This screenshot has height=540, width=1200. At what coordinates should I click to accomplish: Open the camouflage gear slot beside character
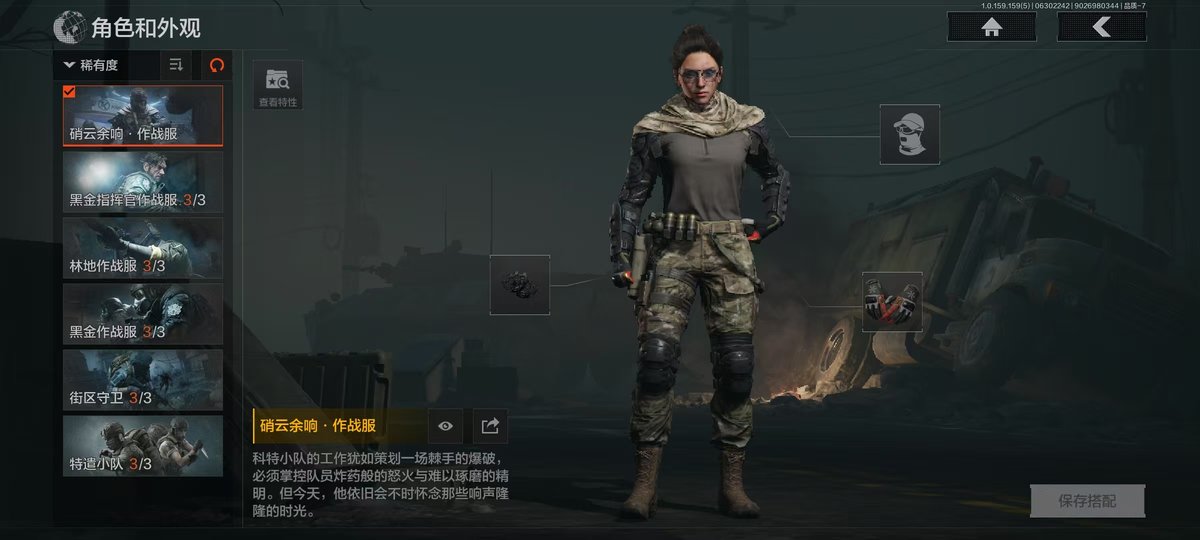520,285
